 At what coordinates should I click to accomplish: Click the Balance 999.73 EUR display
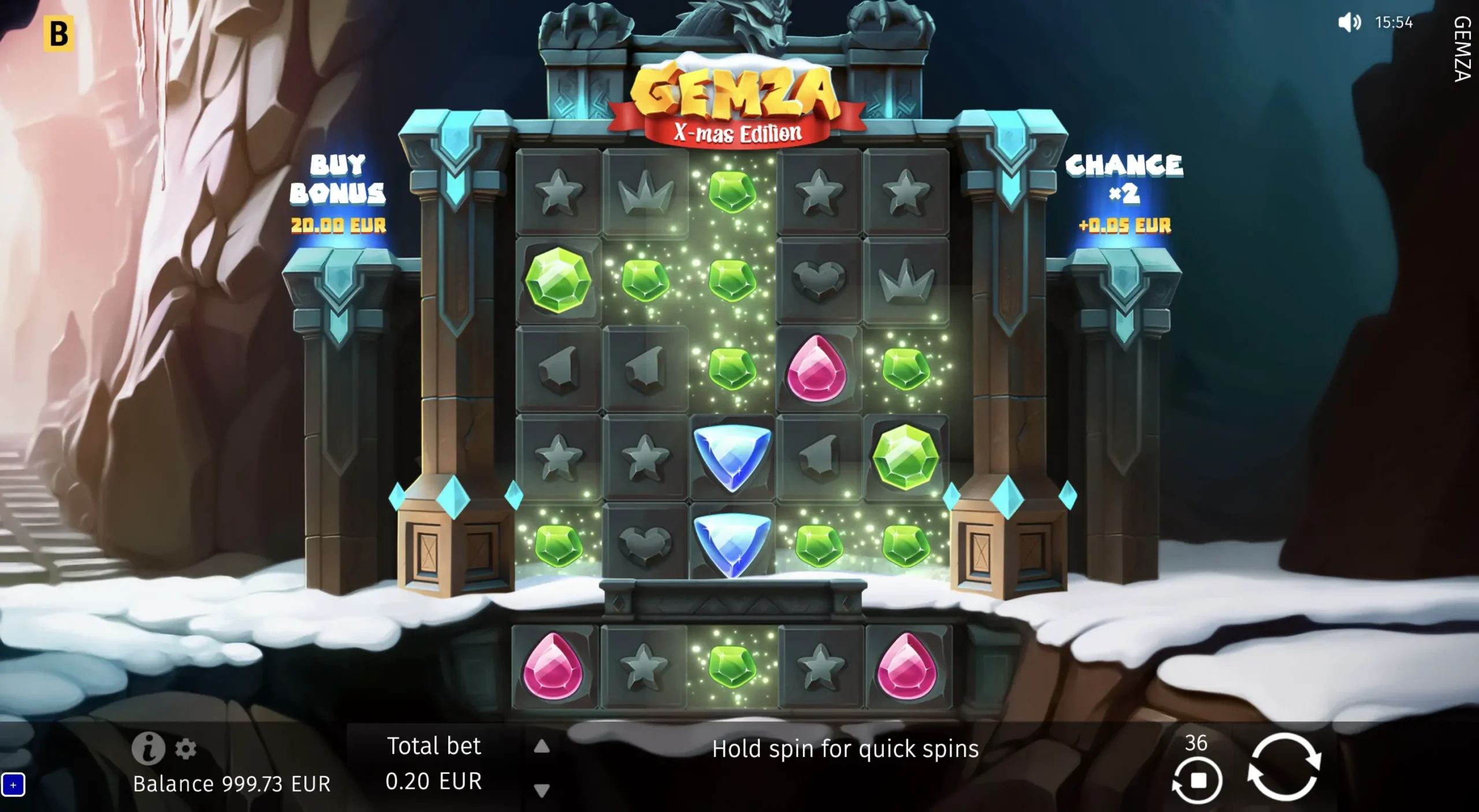[231, 784]
